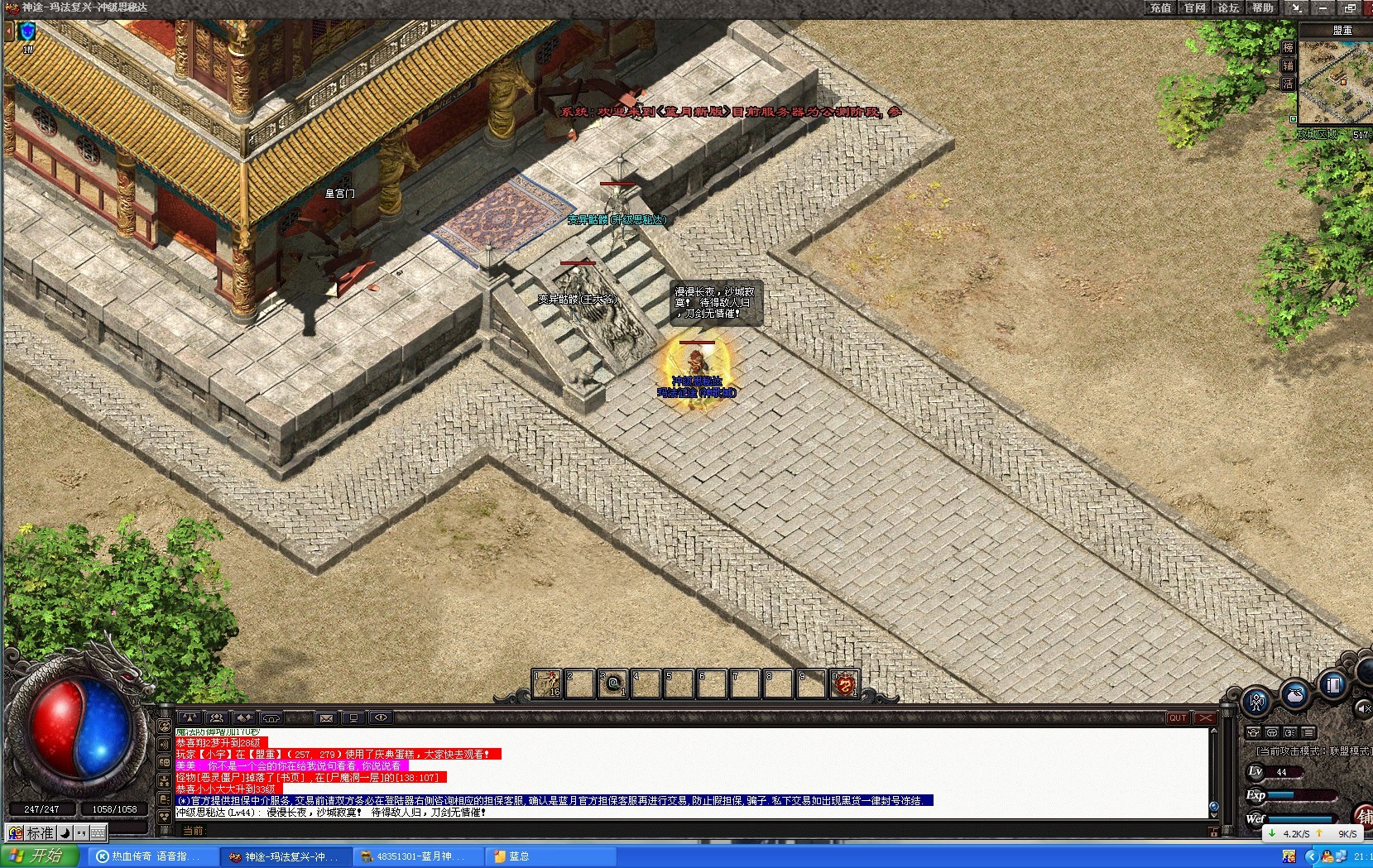Open the 充值 recharge page
Viewport: 1373px width, 868px height.
[1160, 8]
